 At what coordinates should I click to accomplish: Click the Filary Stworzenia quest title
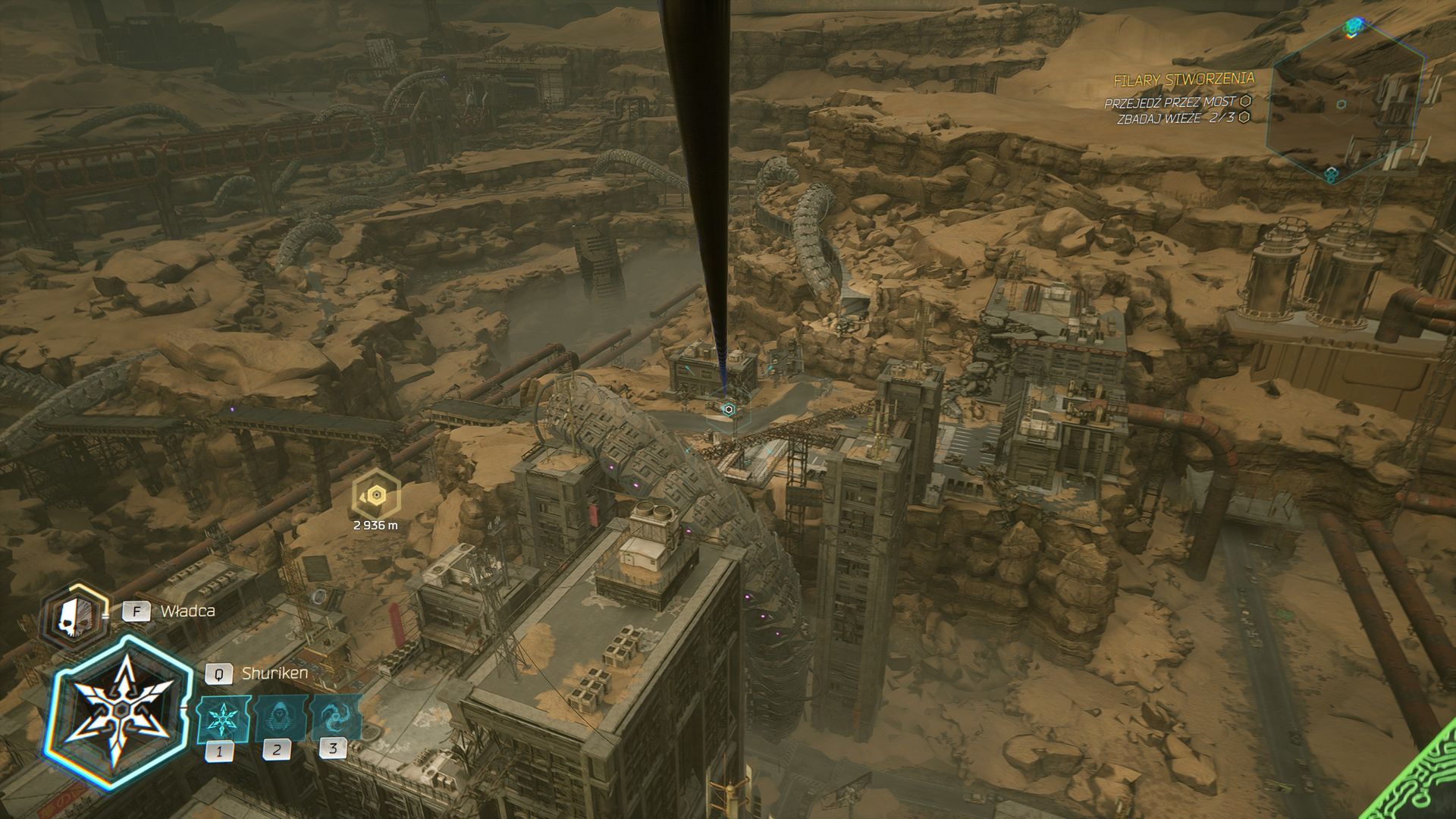point(1183,79)
